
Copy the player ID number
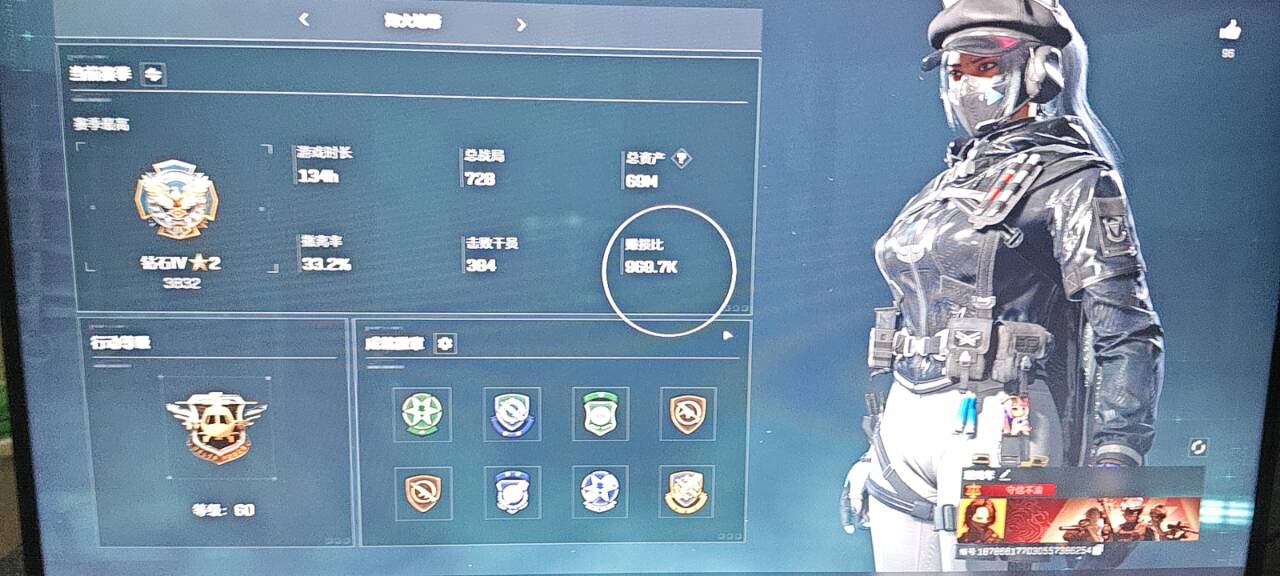click(1098, 551)
